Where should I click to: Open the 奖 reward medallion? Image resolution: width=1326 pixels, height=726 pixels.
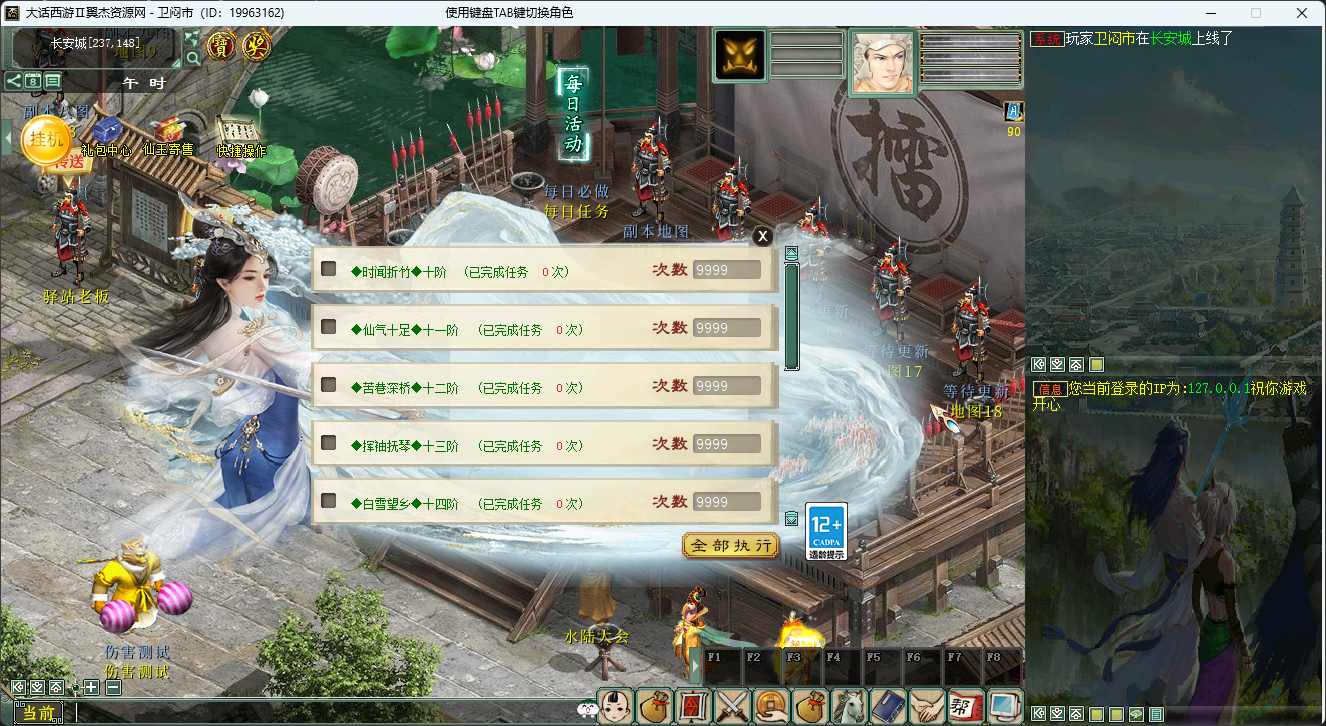coord(257,45)
